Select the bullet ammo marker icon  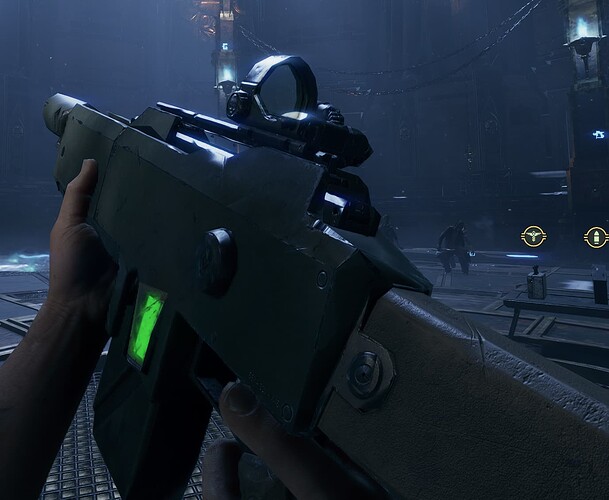pyautogui.click(x=596, y=238)
